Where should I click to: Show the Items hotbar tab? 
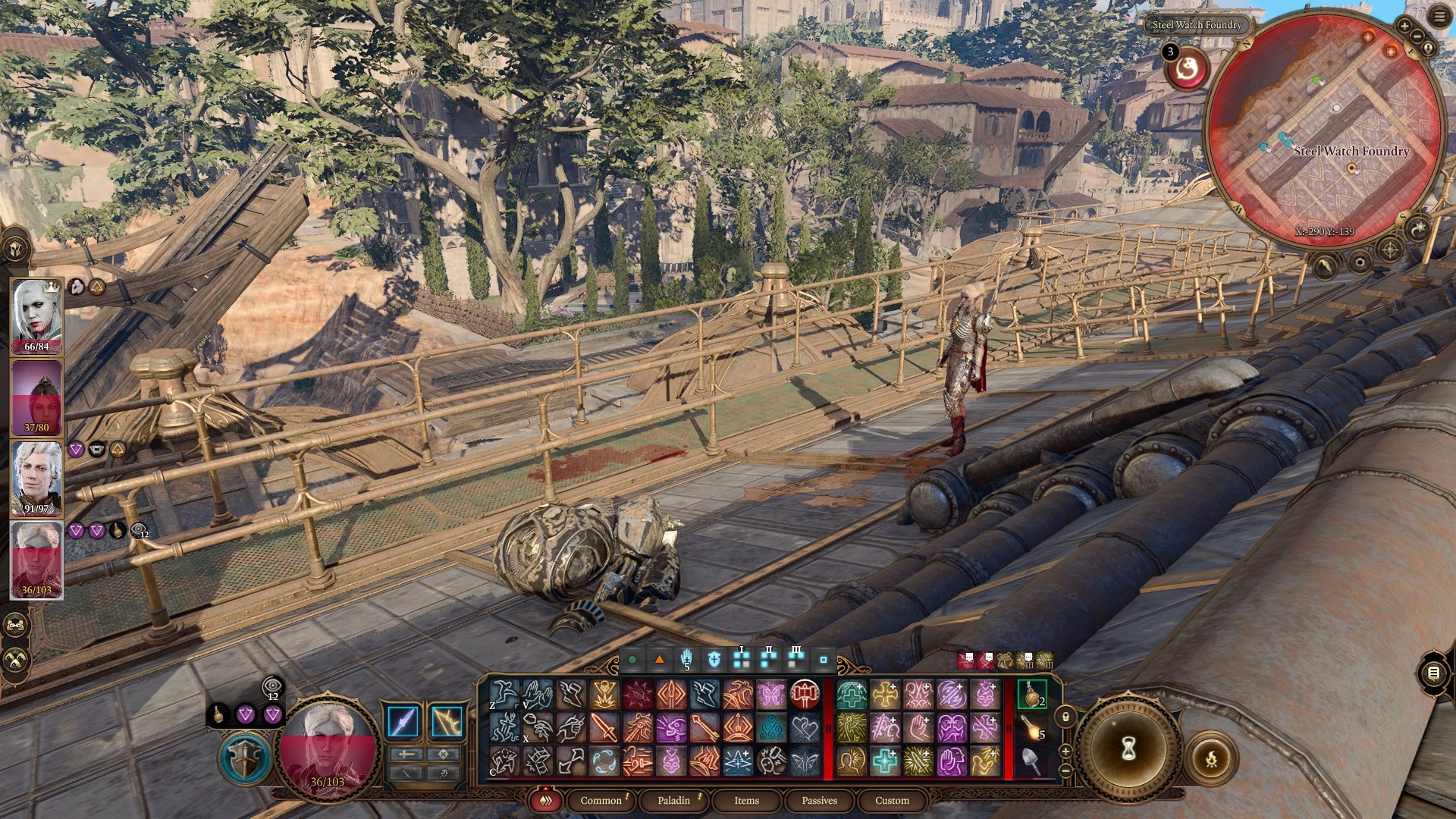(746, 800)
